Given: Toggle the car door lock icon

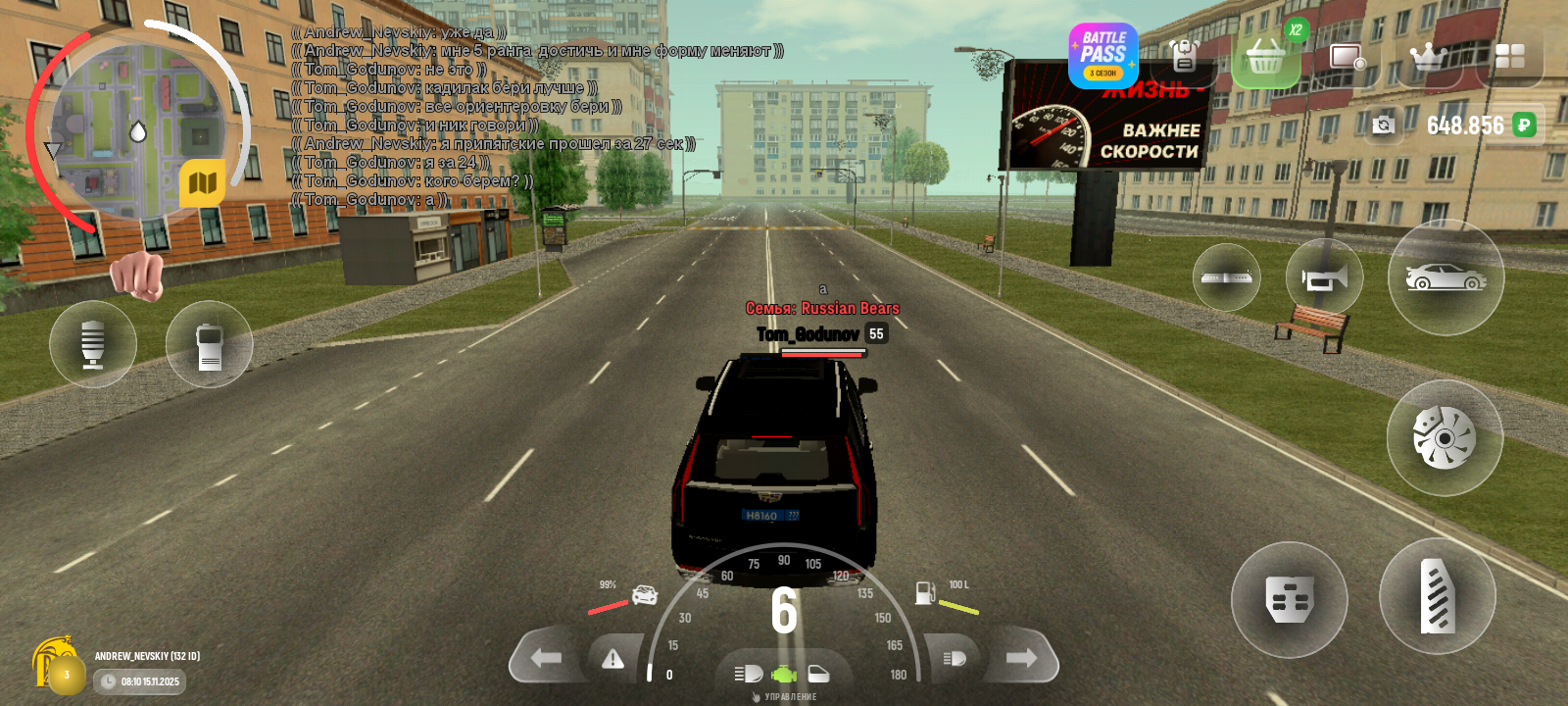Looking at the screenshot, I should [818, 674].
